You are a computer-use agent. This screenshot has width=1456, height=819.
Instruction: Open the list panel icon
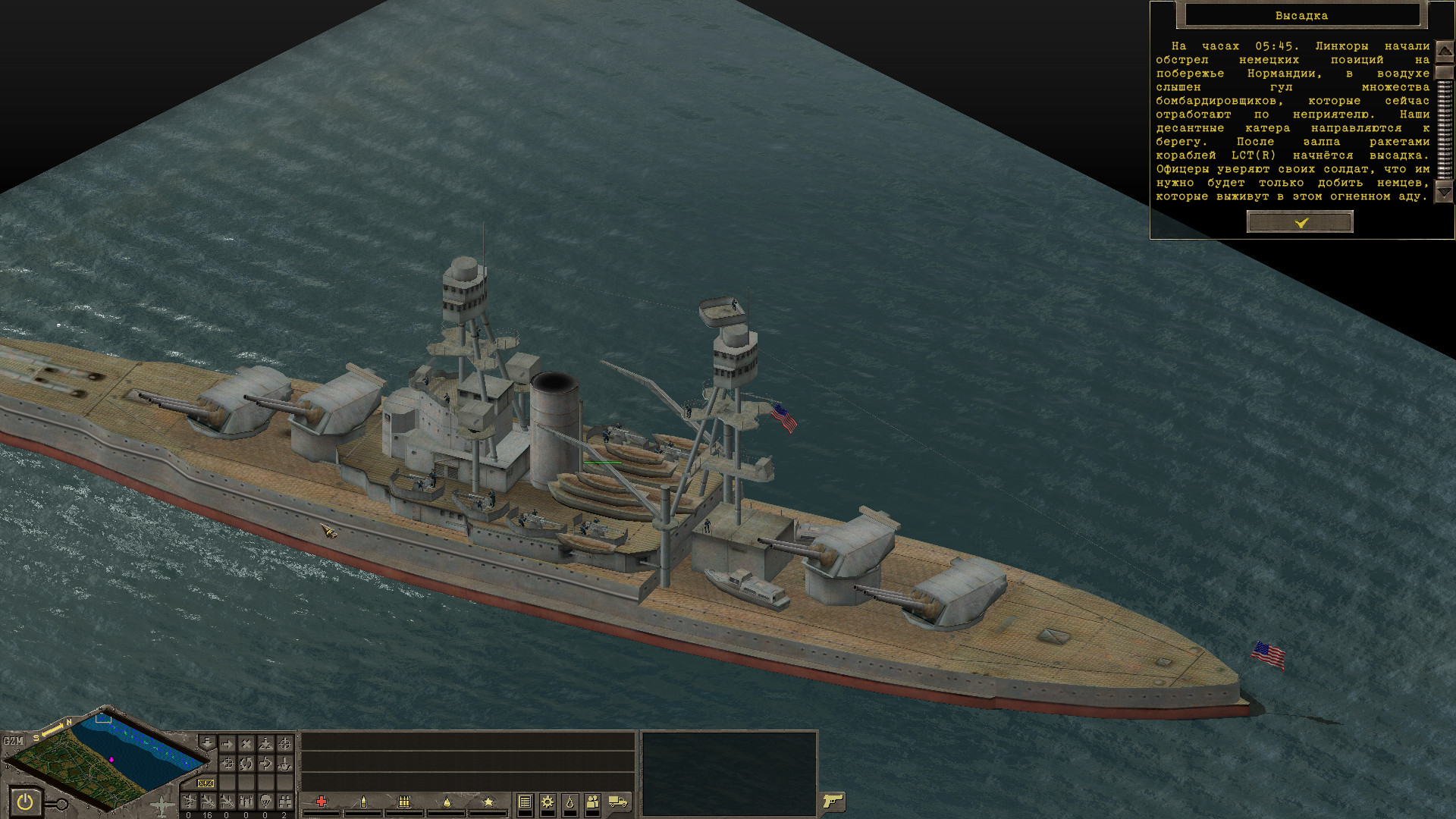click(525, 802)
